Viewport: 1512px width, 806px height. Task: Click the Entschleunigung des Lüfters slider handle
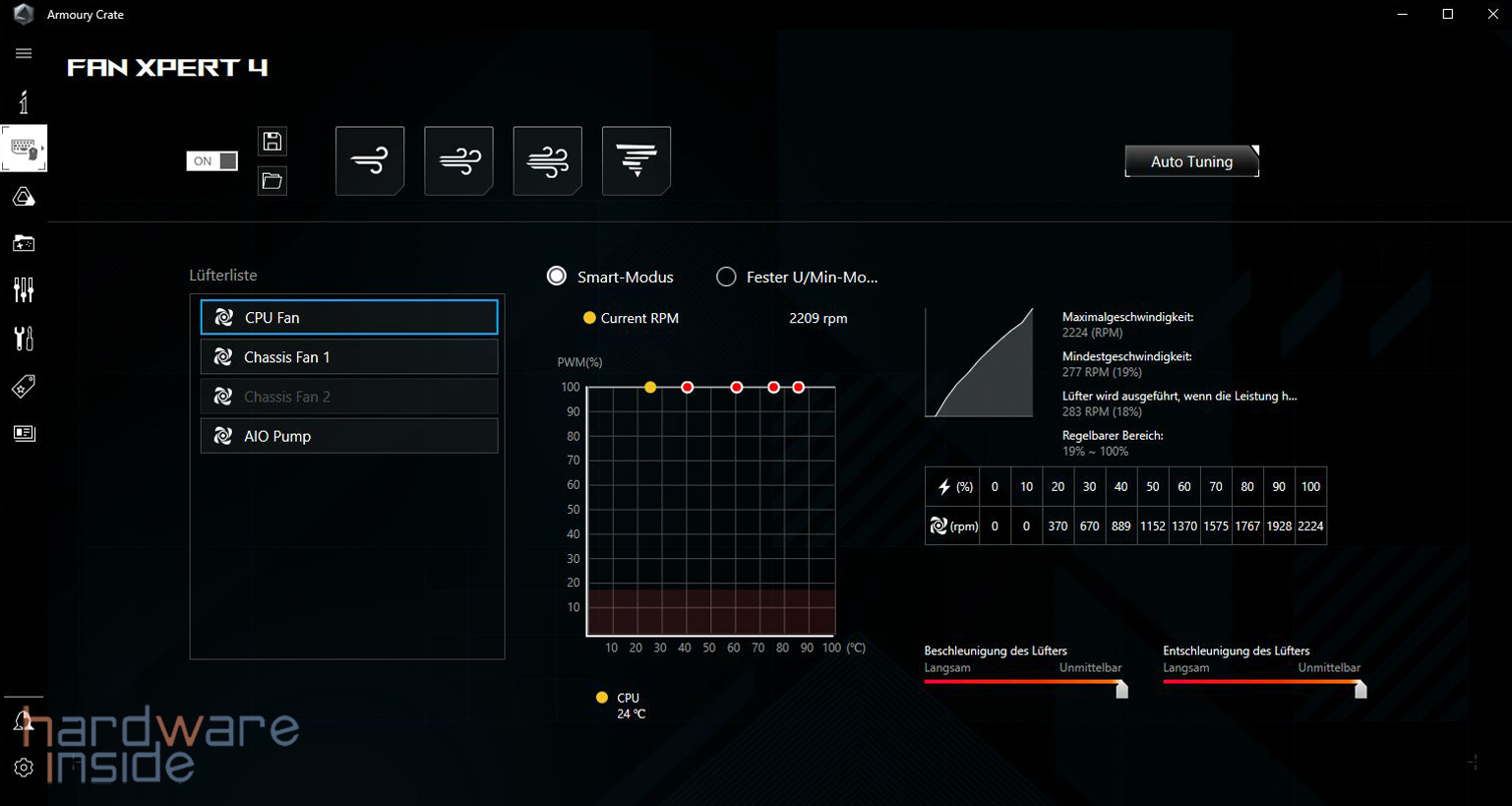1361,690
